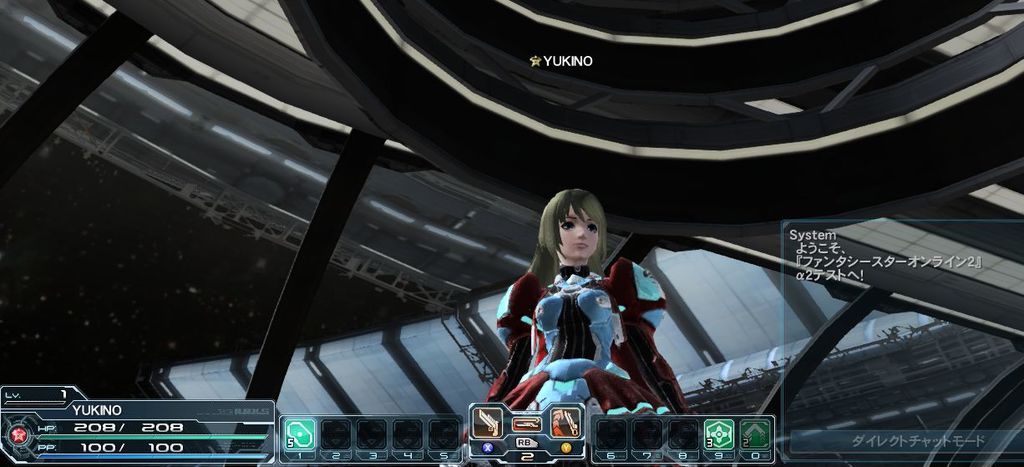Select the green item in hotbar slot 1
The width and height of the screenshot is (1024, 467).
[300, 434]
